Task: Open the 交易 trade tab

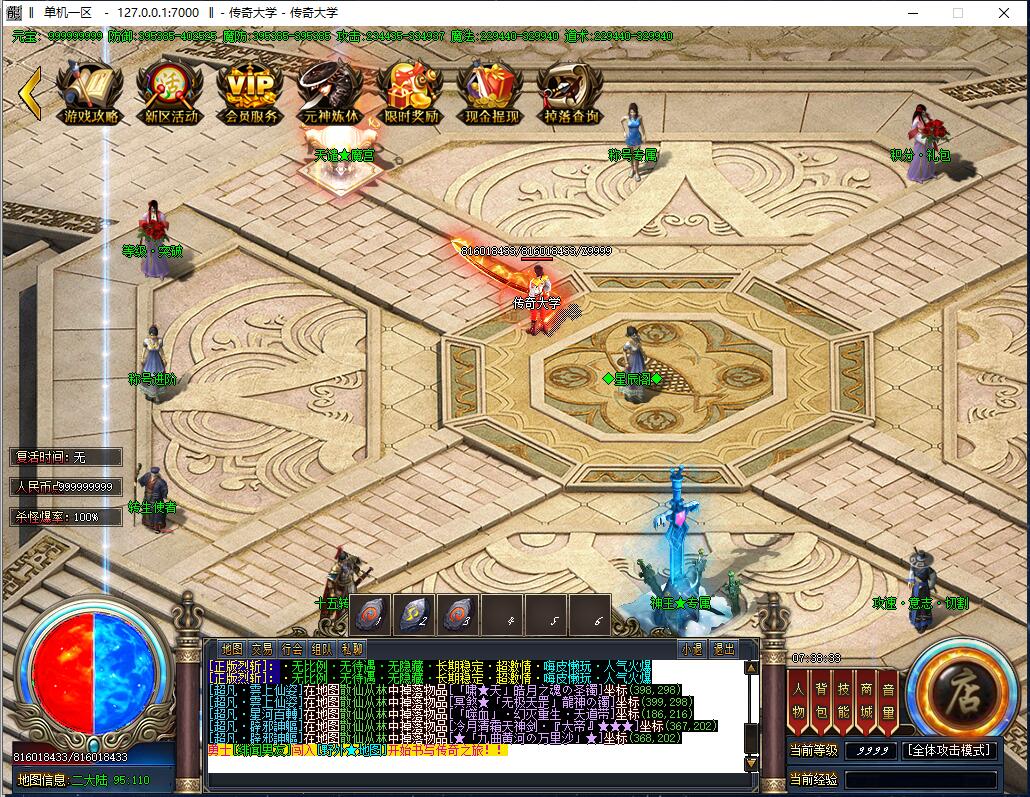Action: (x=261, y=648)
